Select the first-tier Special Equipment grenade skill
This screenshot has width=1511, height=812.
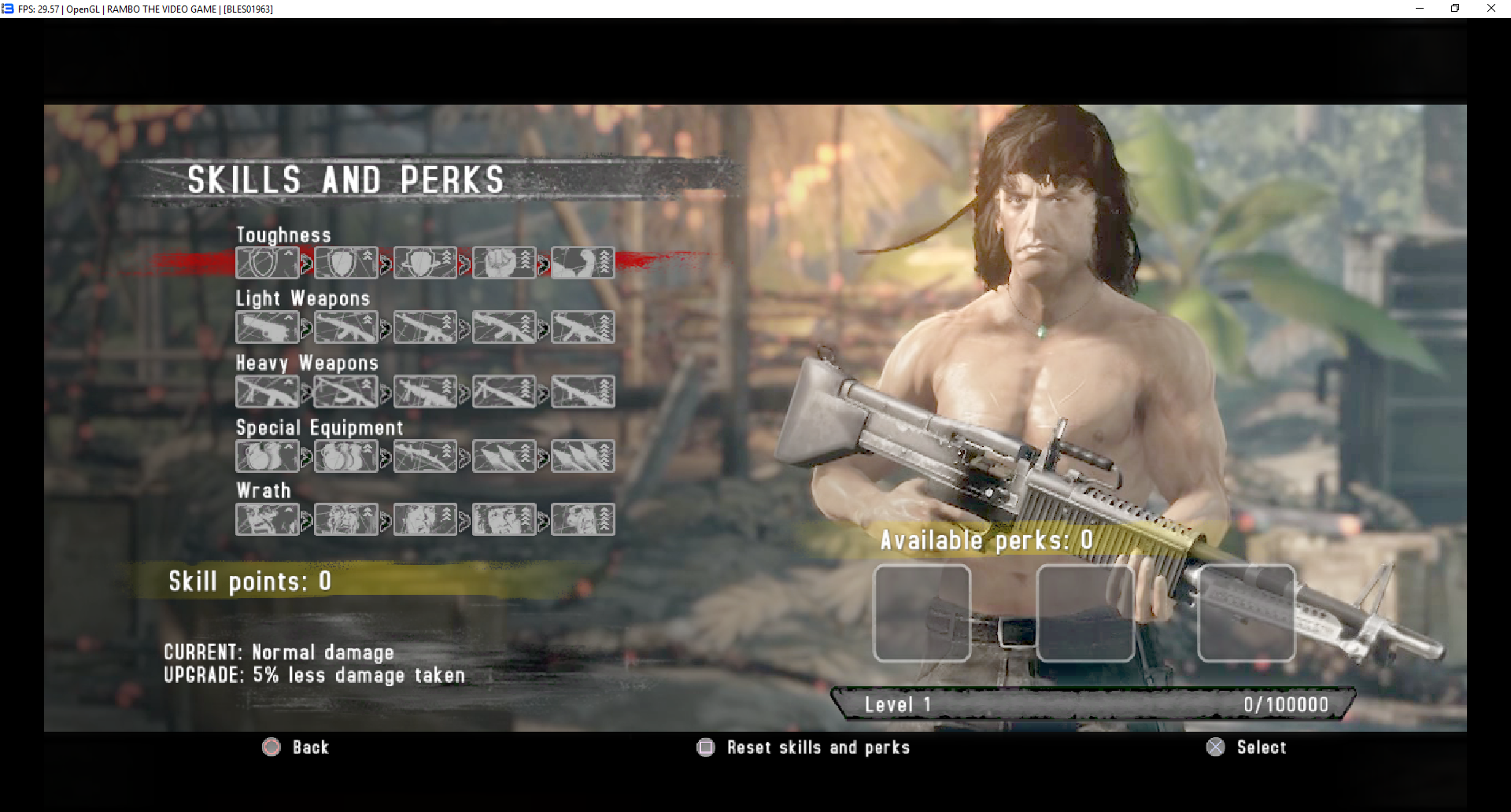click(268, 456)
